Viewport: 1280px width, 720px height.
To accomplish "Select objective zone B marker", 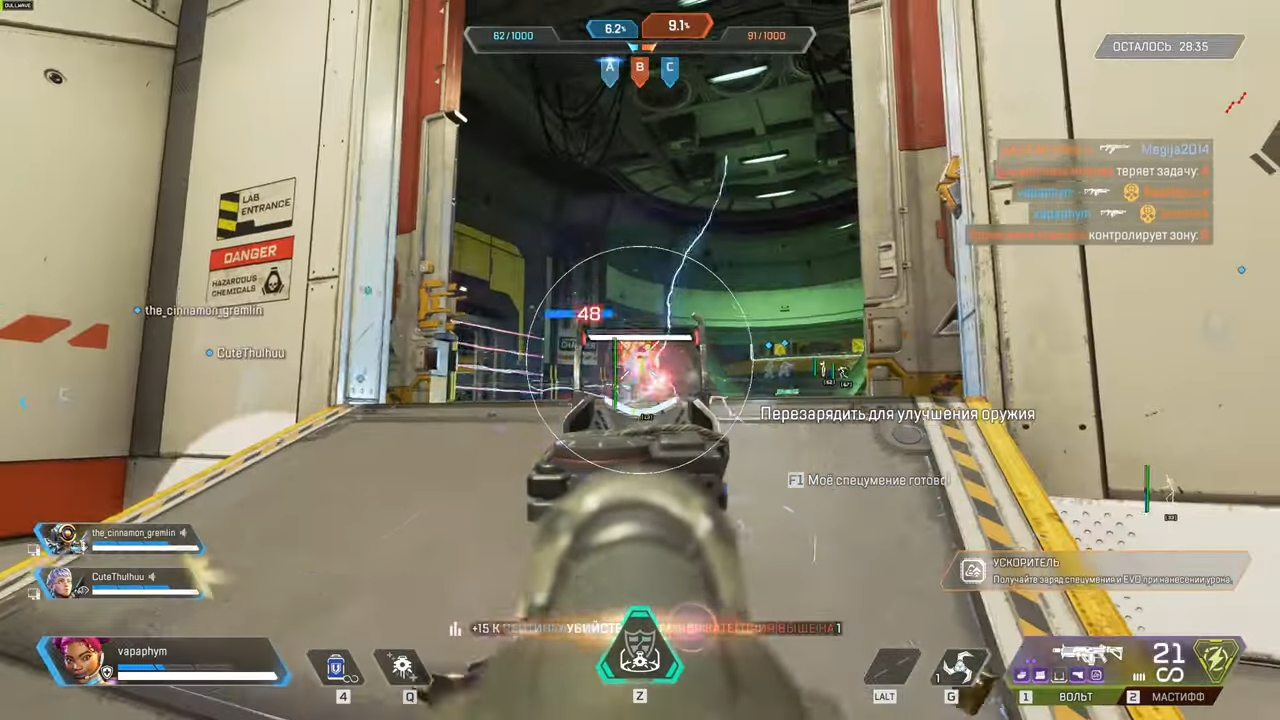I will [x=640, y=70].
